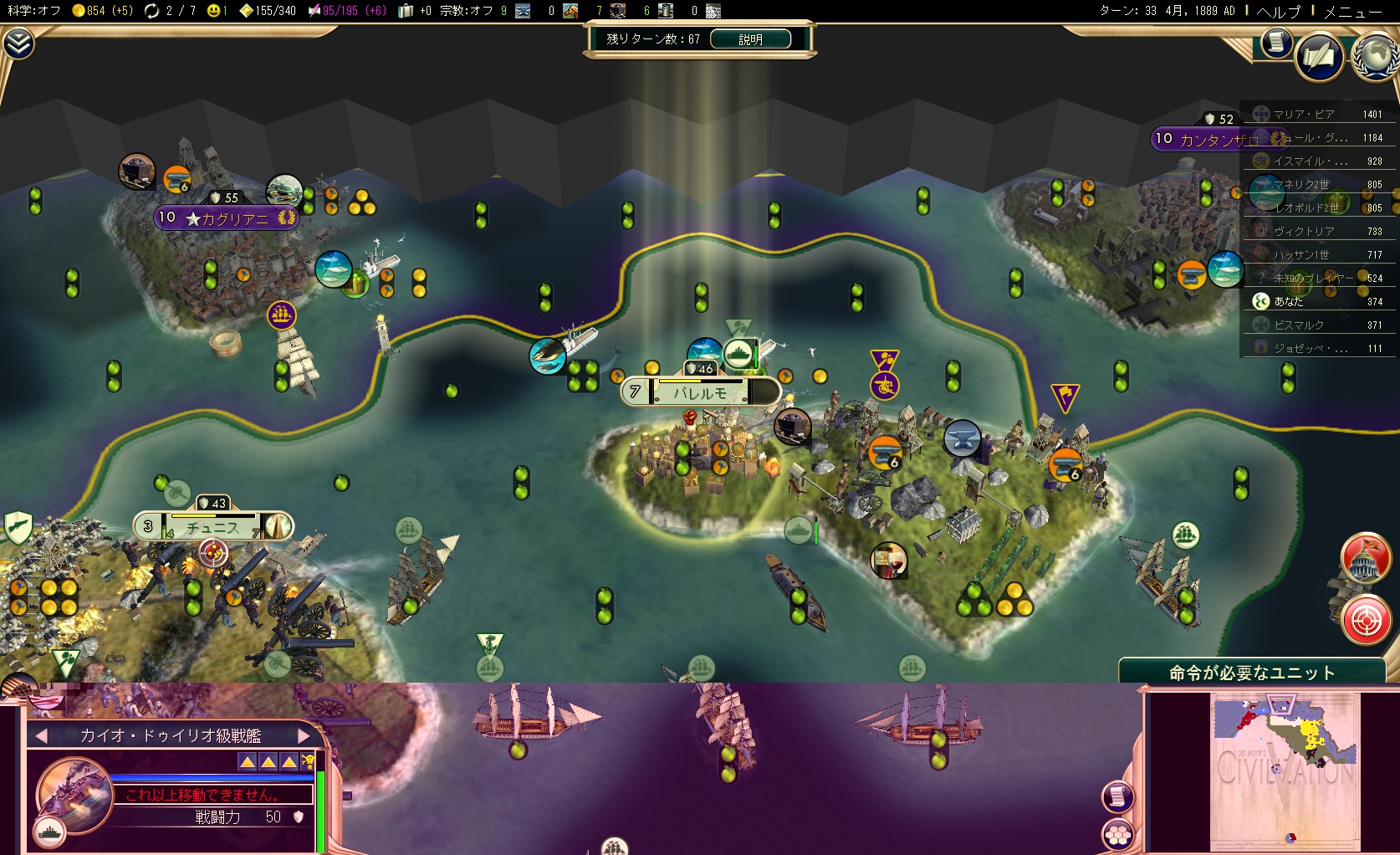
Task: Open the カグリアニ city banner
Action: point(226,218)
